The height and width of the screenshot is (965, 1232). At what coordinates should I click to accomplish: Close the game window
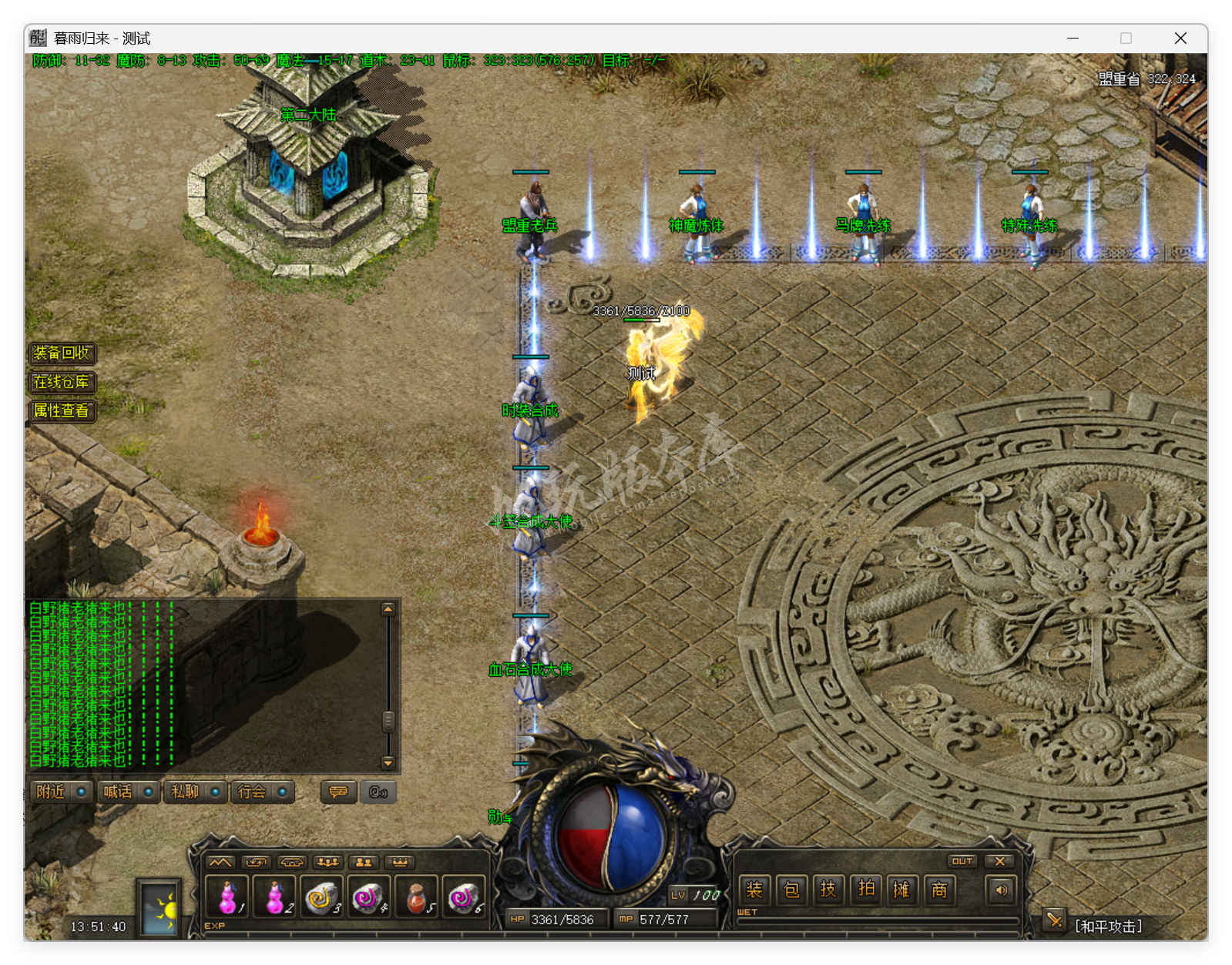coord(1180,39)
